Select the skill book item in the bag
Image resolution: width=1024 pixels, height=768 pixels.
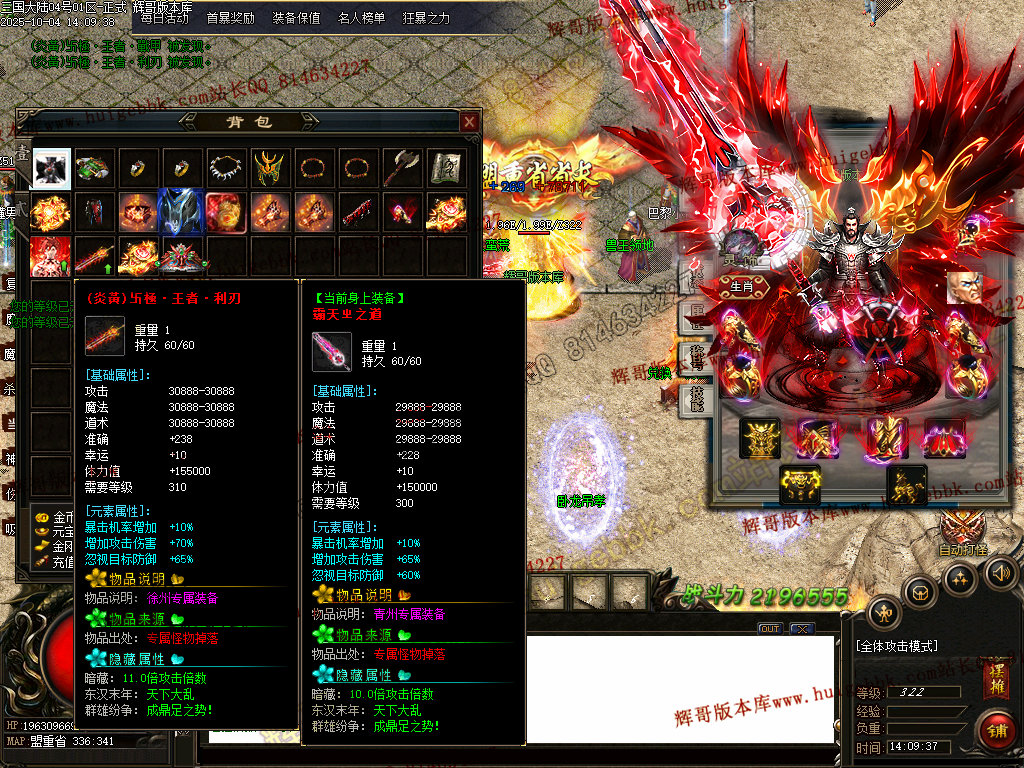[x=446, y=168]
